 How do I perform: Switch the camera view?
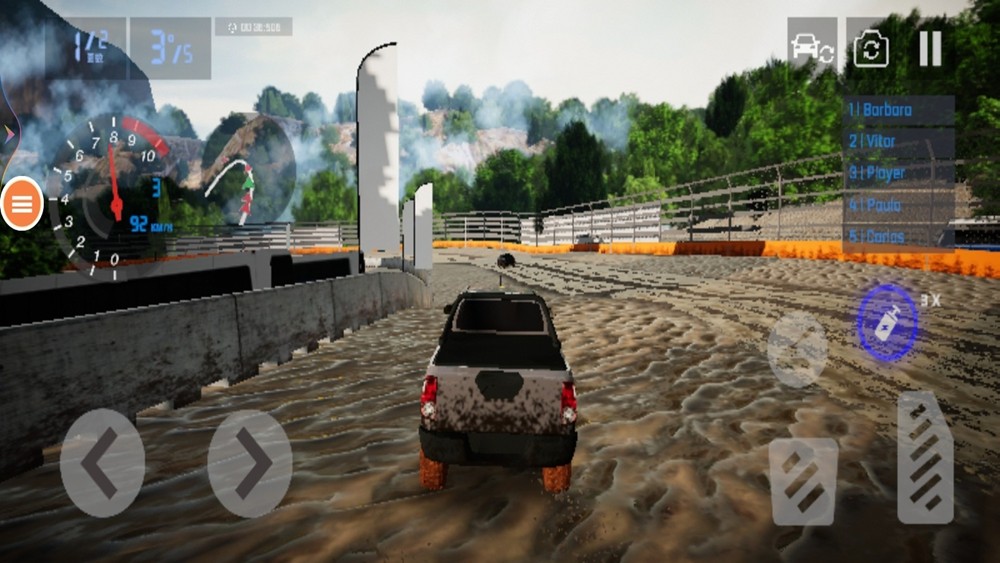click(x=871, y=48)
